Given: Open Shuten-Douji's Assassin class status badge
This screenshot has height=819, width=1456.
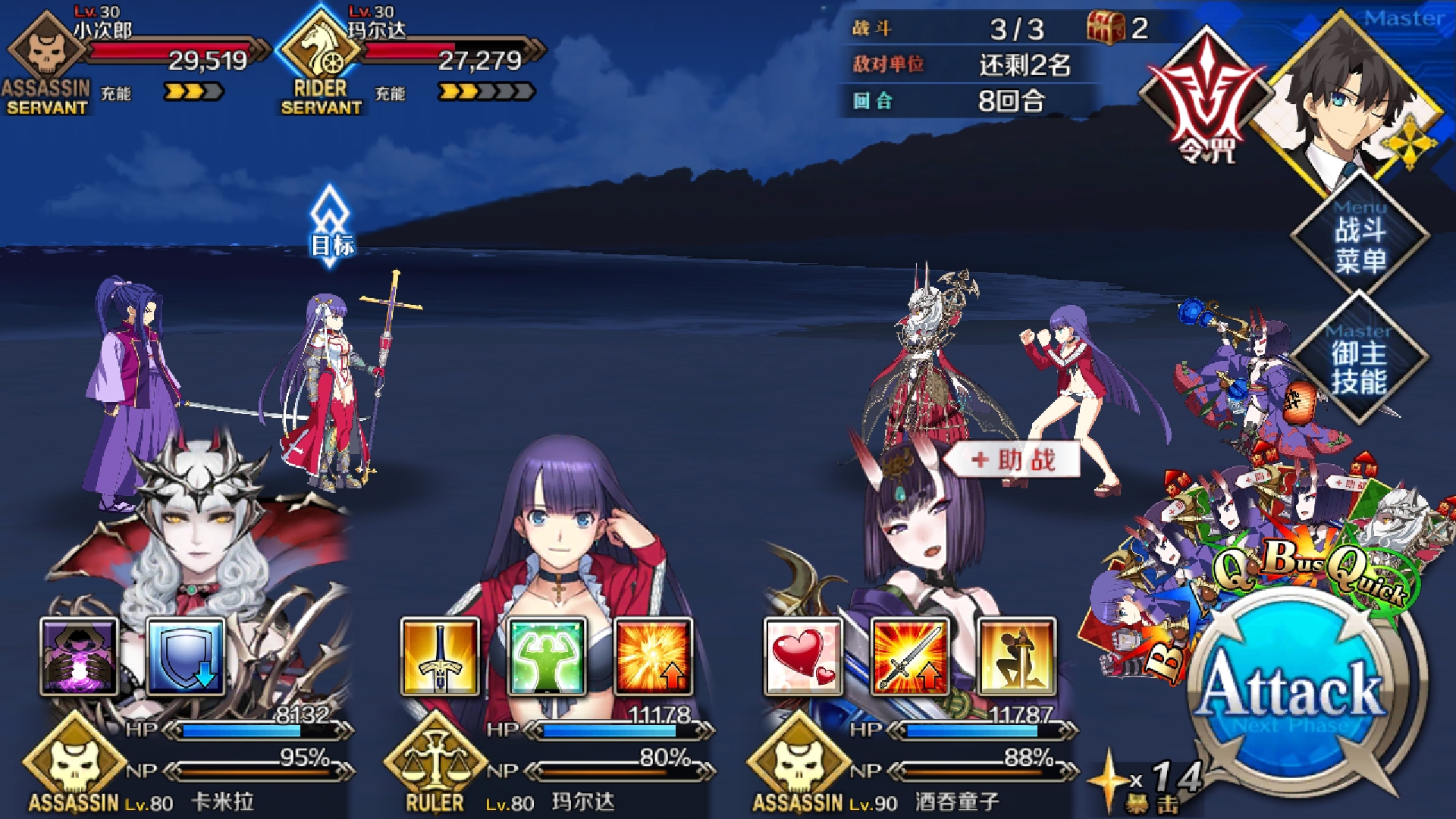Looking at the screenshot, I should (x=798, y=762).
